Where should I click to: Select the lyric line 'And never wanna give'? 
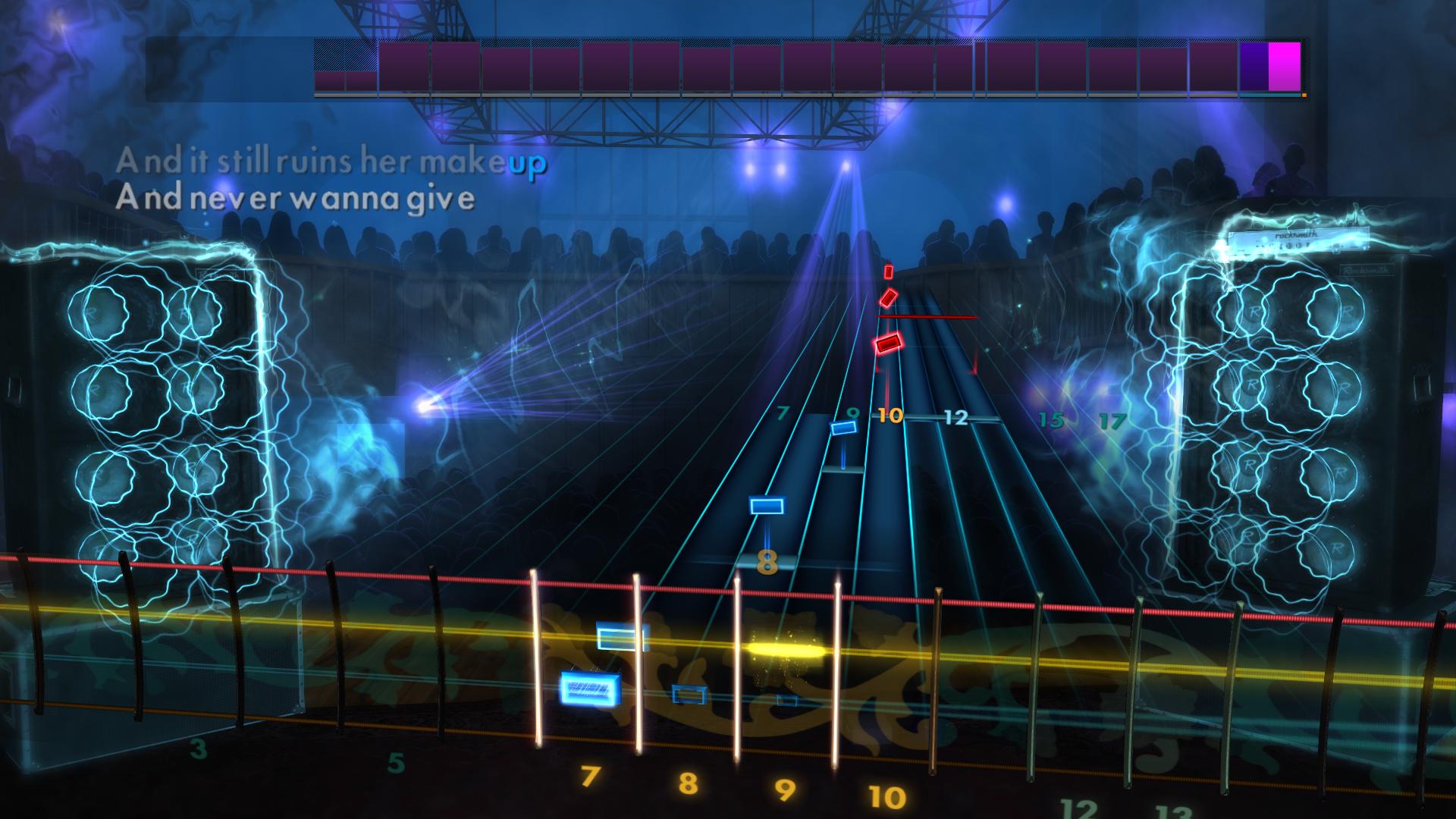296,199
